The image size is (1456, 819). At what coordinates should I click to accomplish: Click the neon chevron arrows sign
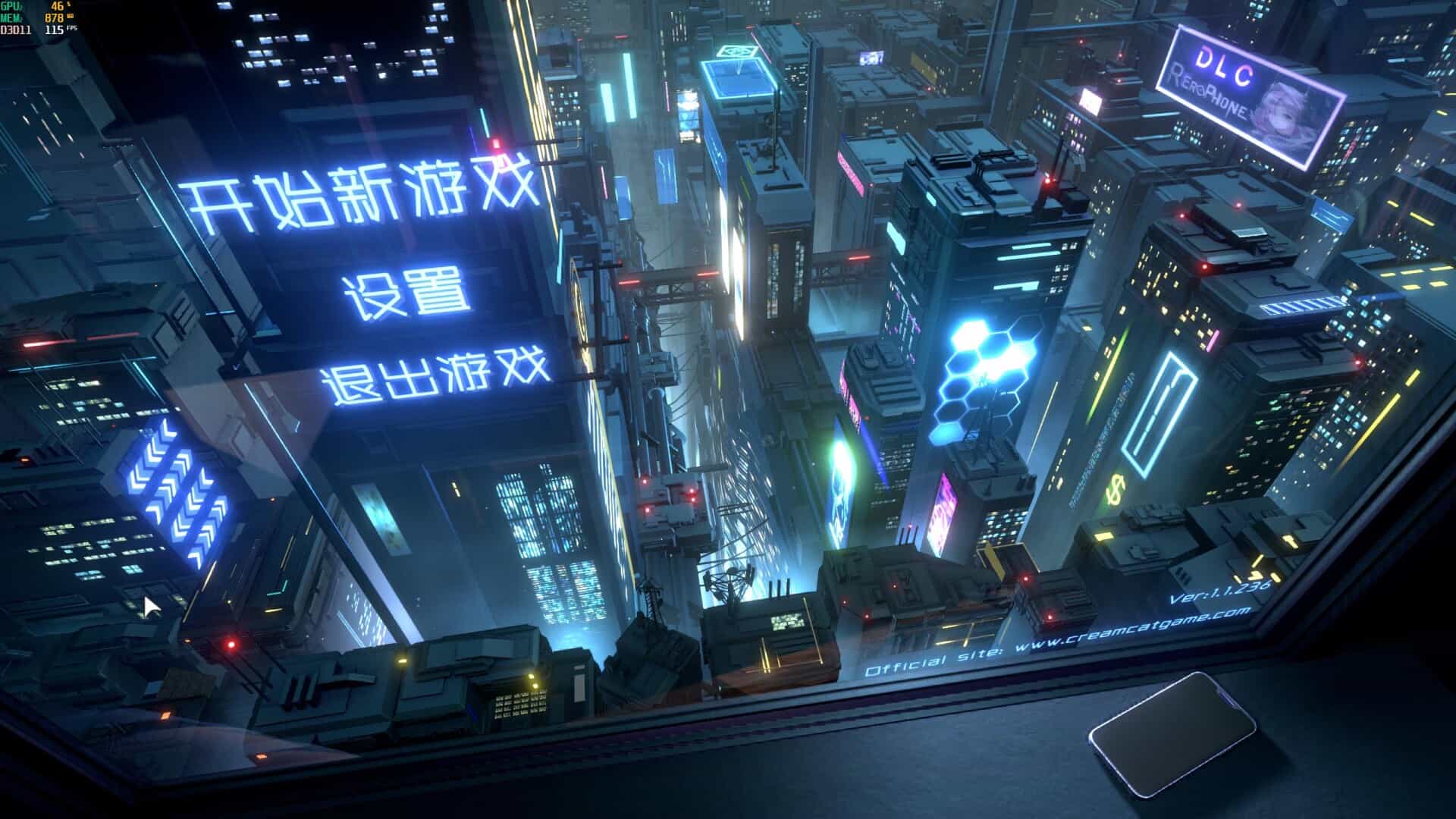pos(174,485)
